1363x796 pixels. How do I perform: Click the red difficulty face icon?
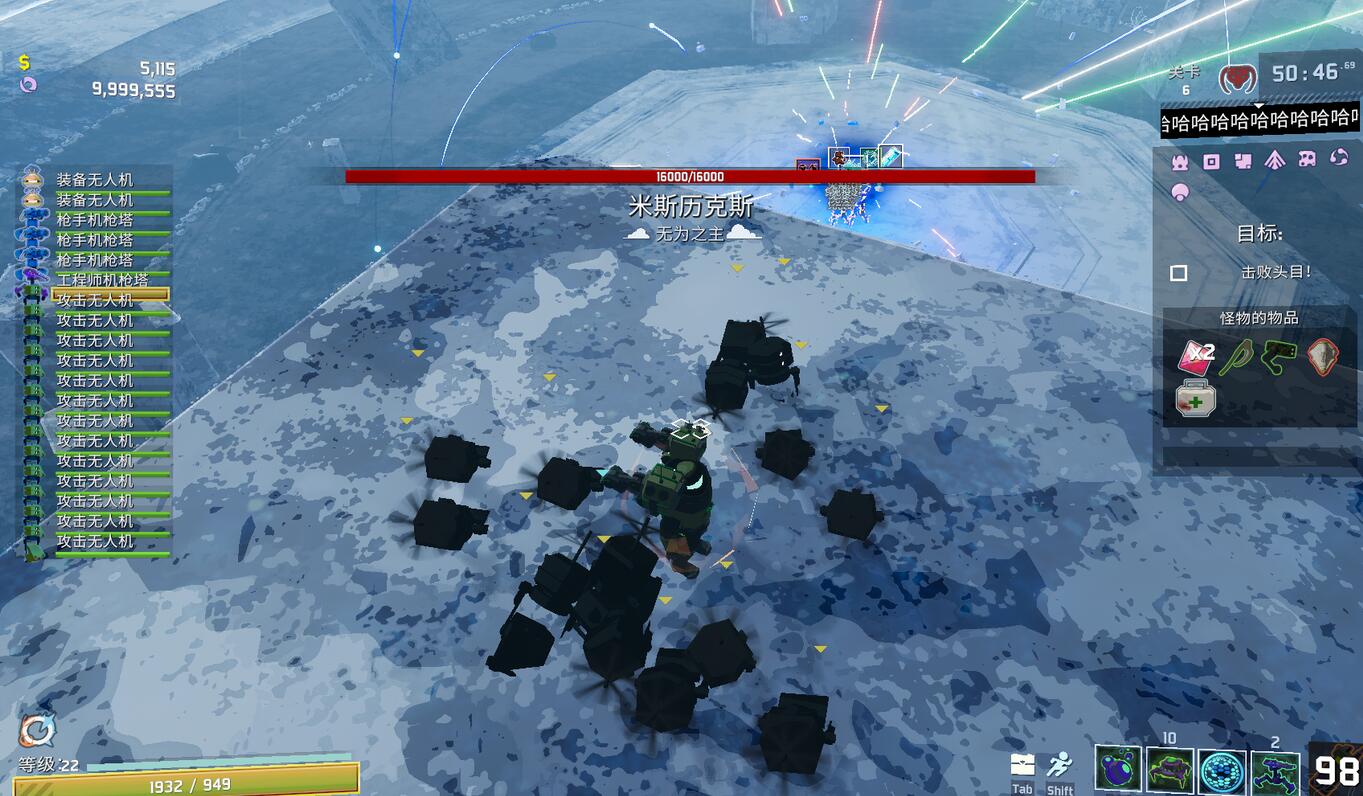pyautogui.click(x=1238, y=76)
